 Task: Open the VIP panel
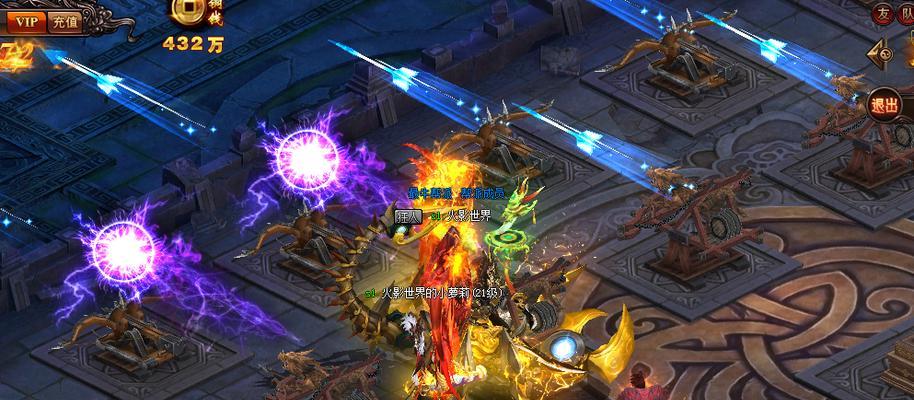pyautogui.click(x=27, y=19)
